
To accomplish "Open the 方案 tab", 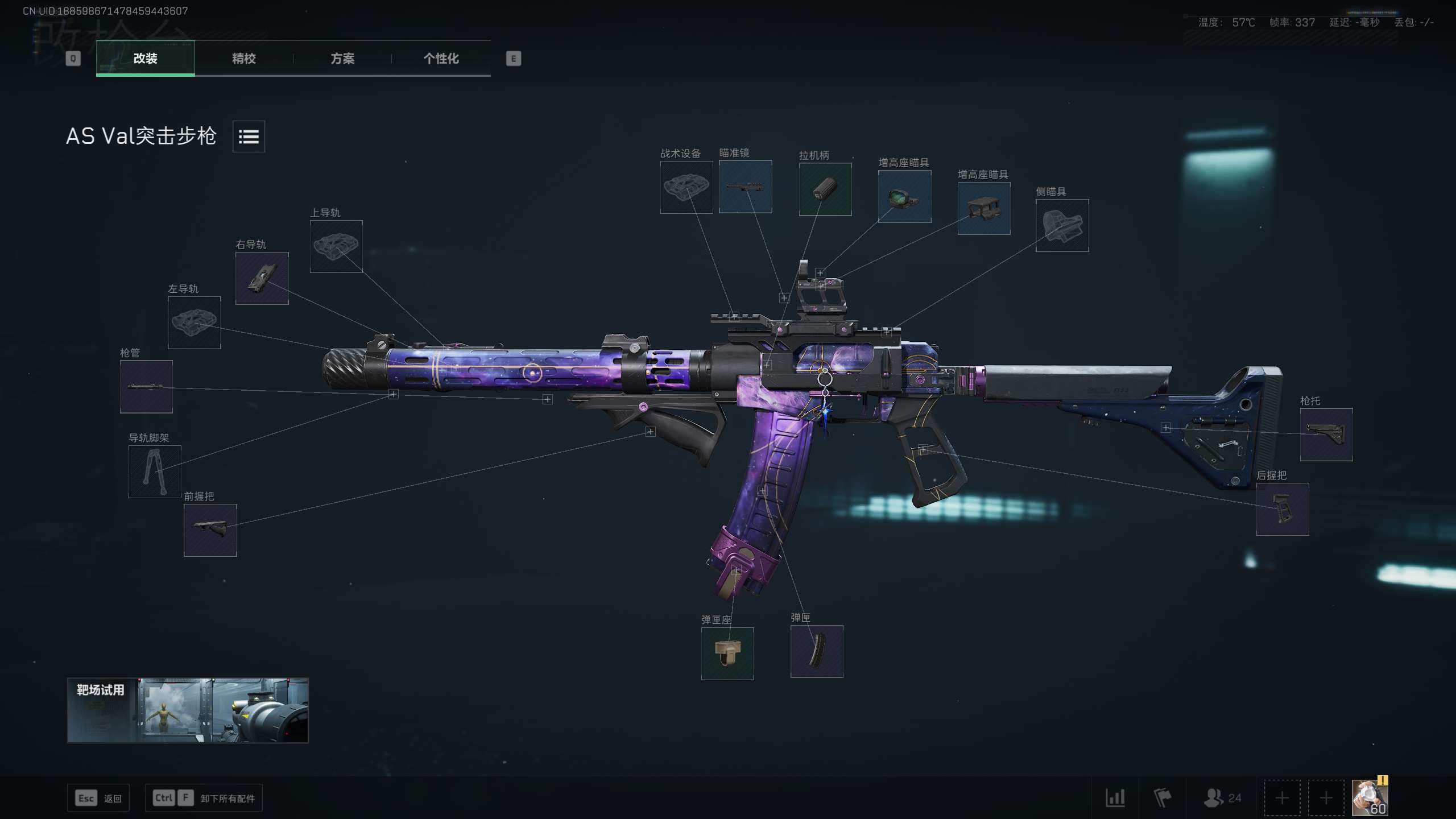I will tap(342, 59).
